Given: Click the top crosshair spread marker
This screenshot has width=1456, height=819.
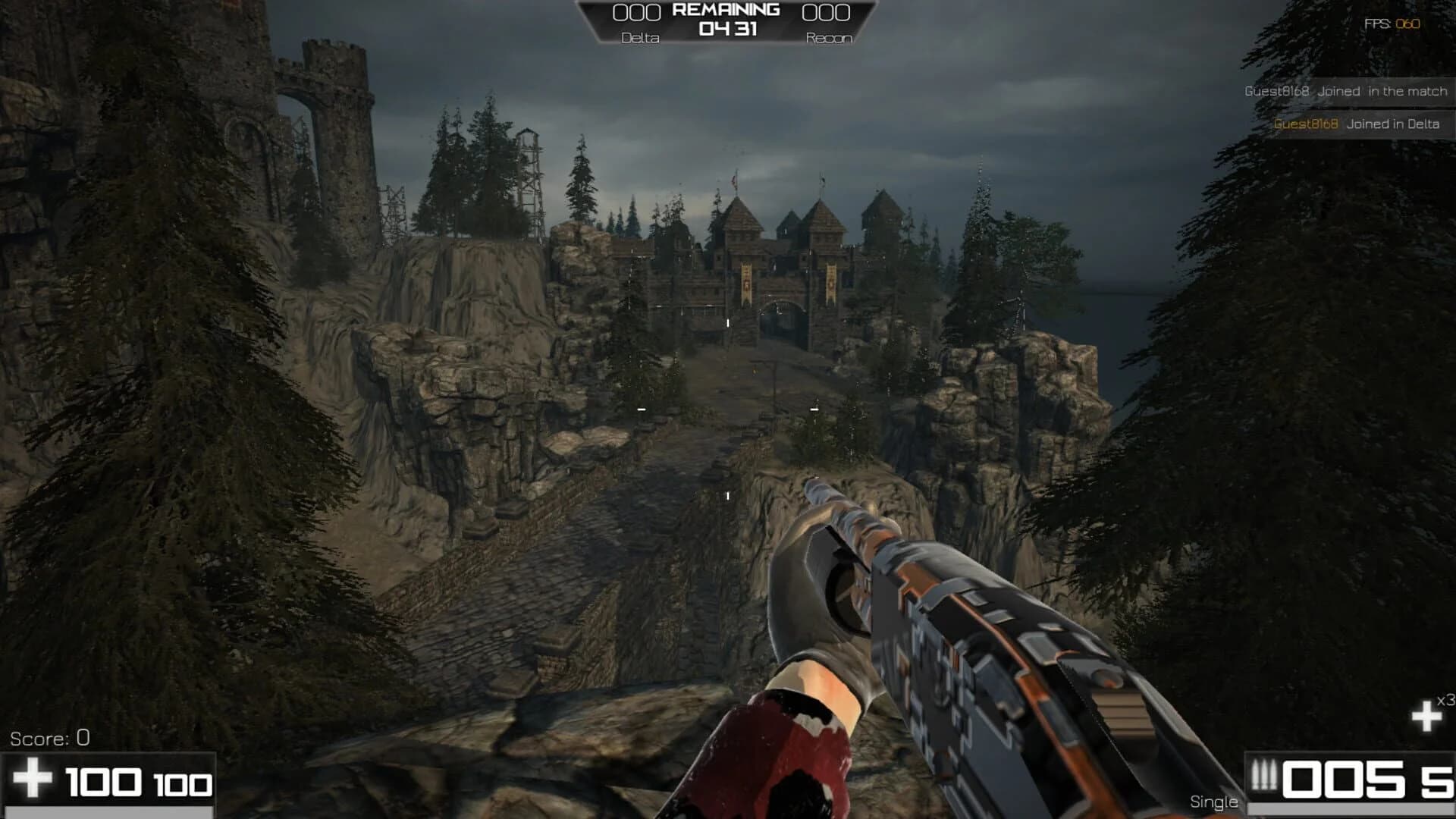Looking at the screenshot, I should point(728,323).
